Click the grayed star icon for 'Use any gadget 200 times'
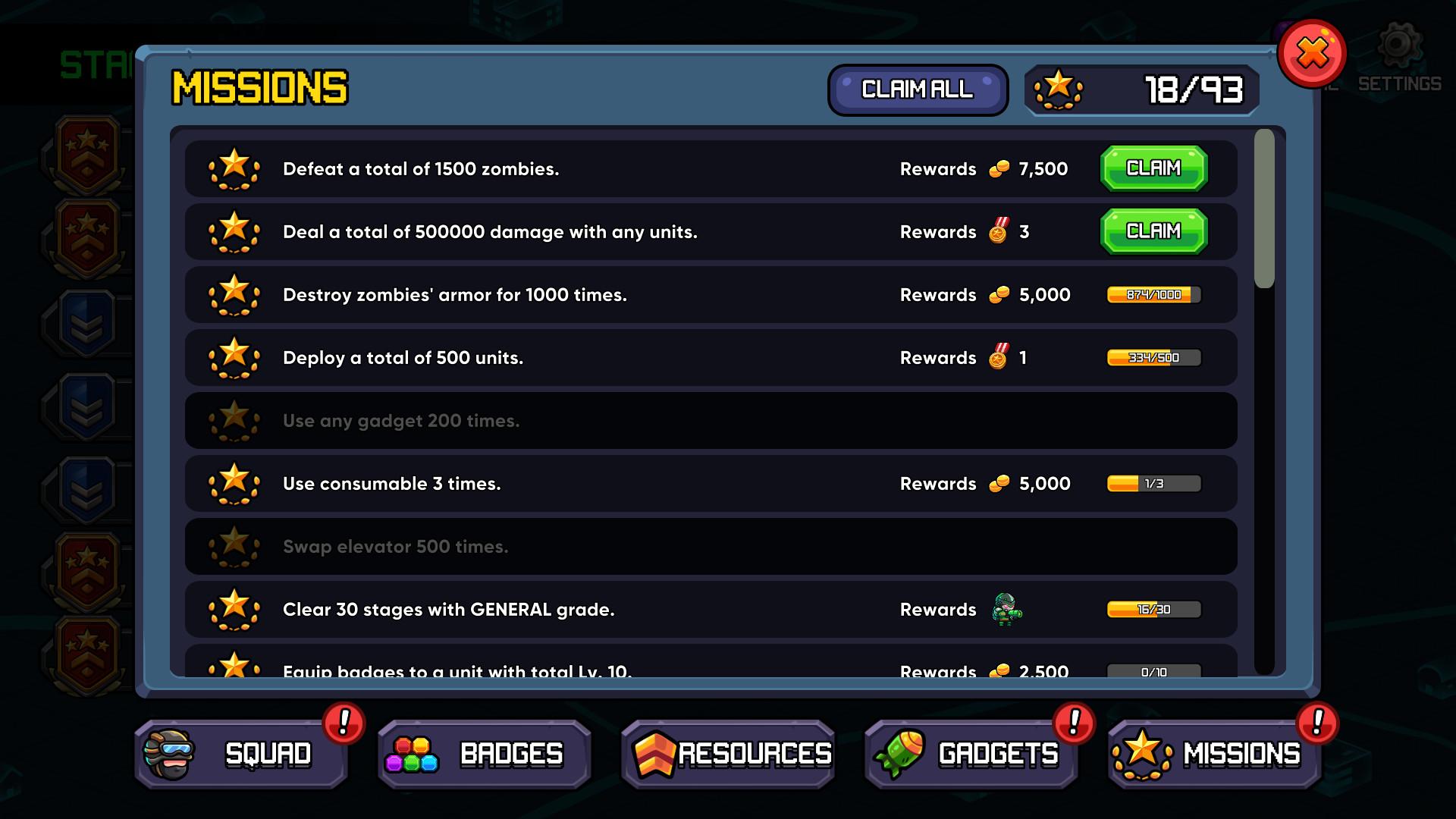The image size is (1456, 819). (235, 420)
